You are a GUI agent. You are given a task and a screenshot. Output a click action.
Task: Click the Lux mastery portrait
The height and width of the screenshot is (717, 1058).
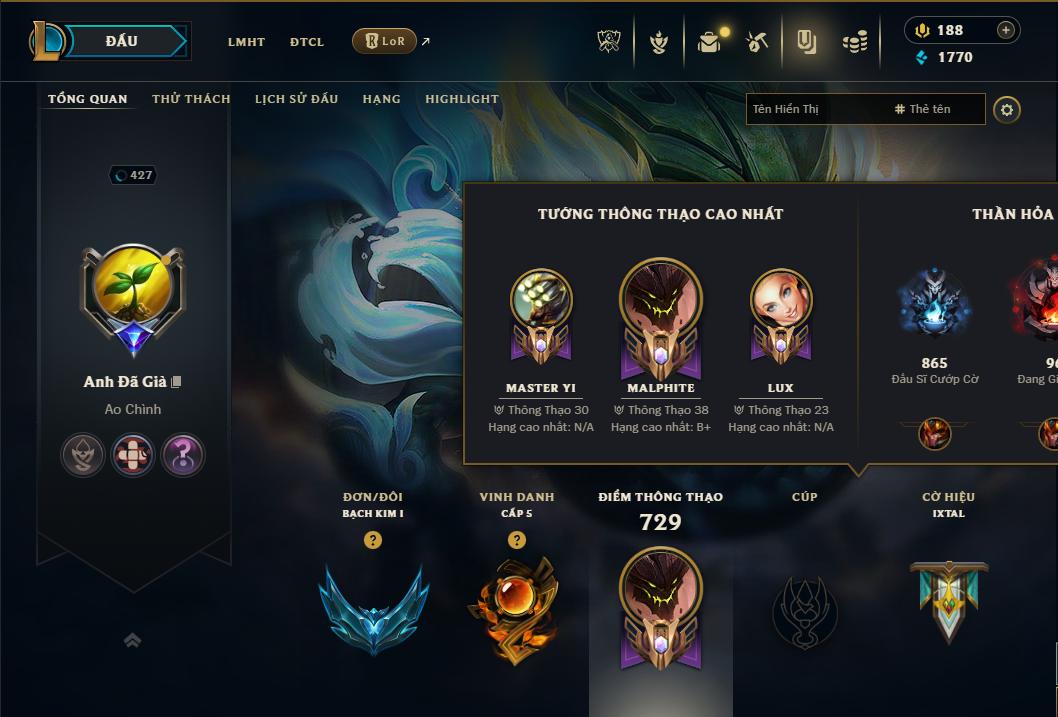point(781,313)
